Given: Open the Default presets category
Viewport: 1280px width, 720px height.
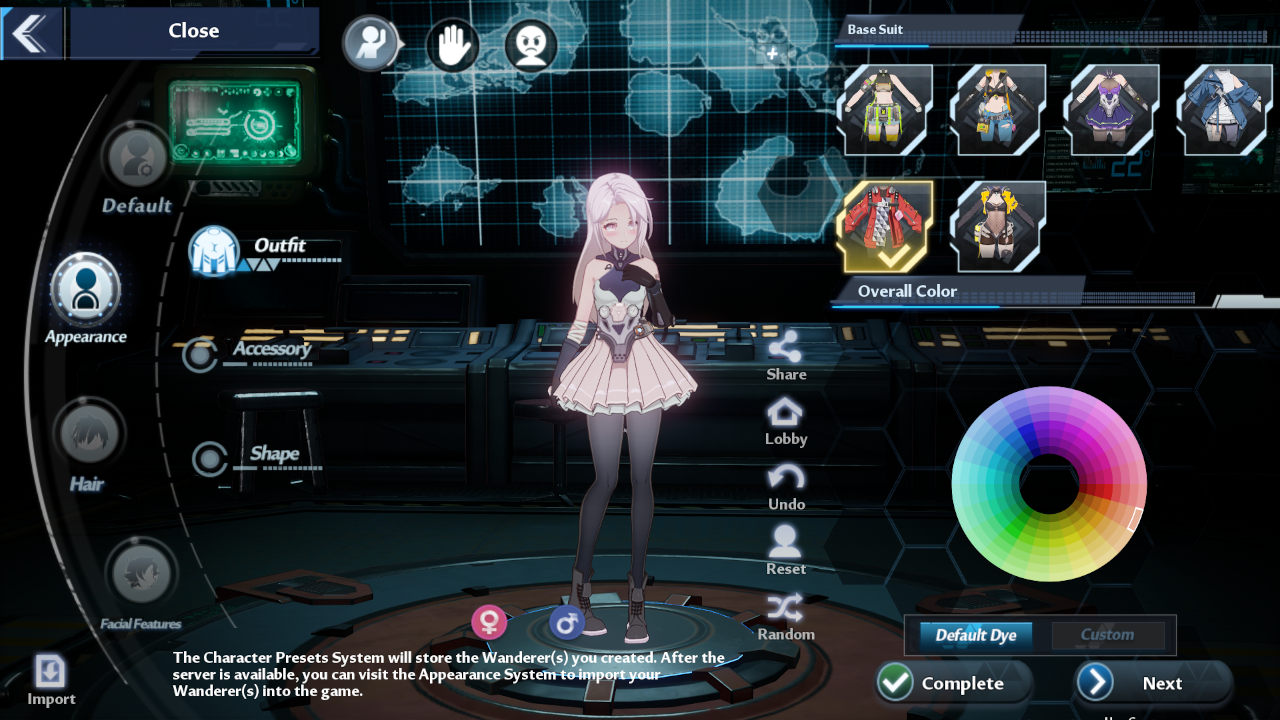Looking at the screenshot, I should [137, 160].
